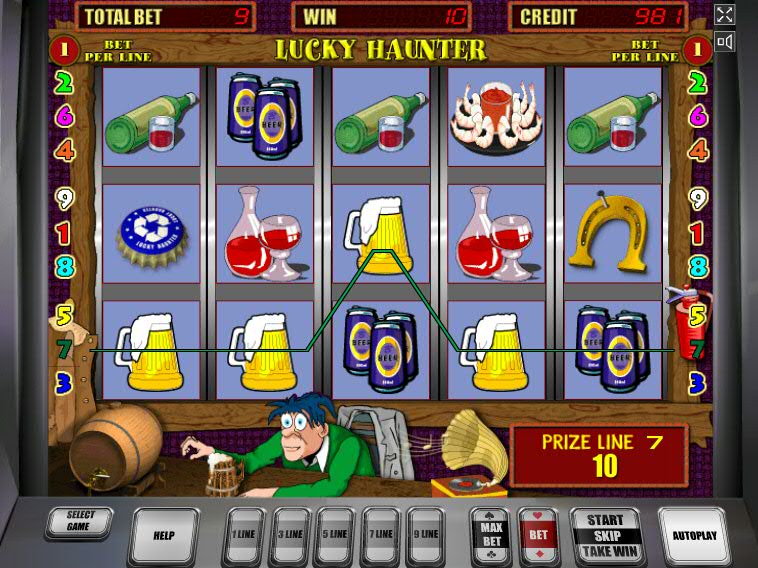Open the Select Game menu
758x568 pixels.
tap(80, 522)
